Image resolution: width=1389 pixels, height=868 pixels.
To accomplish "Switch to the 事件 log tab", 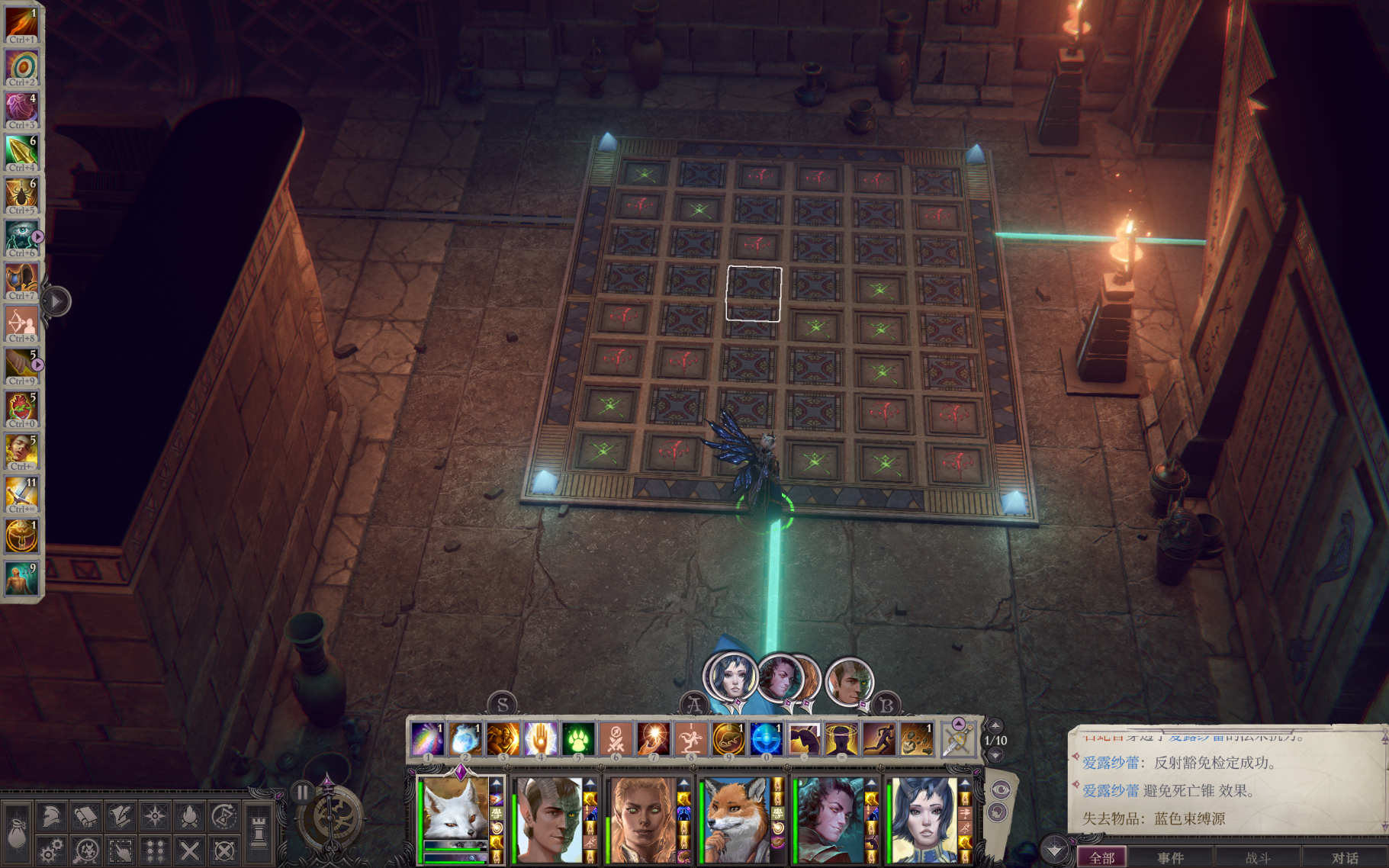I will click(x=1170, y=858).
